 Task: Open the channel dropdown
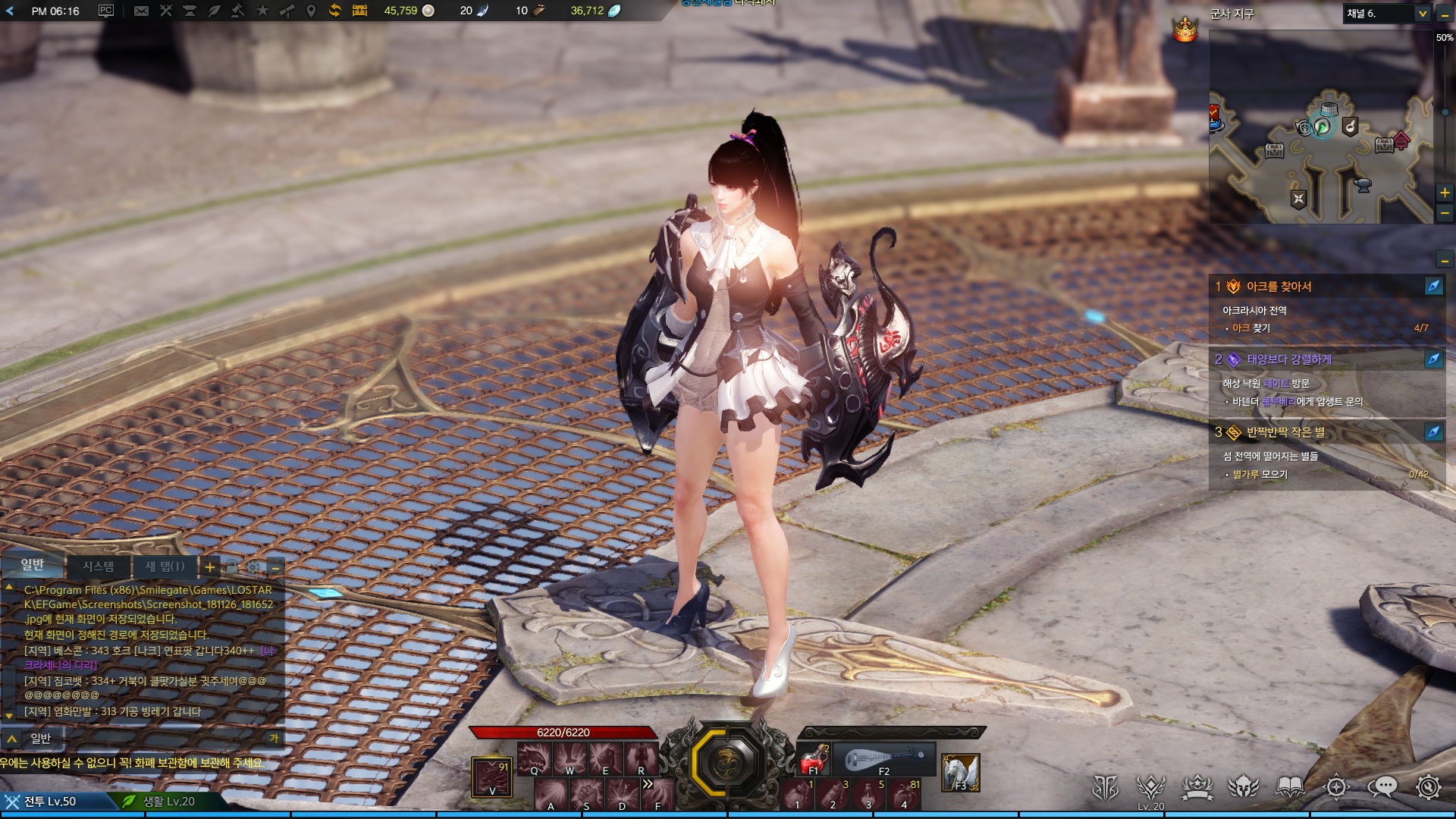[x=1422, y=14]
